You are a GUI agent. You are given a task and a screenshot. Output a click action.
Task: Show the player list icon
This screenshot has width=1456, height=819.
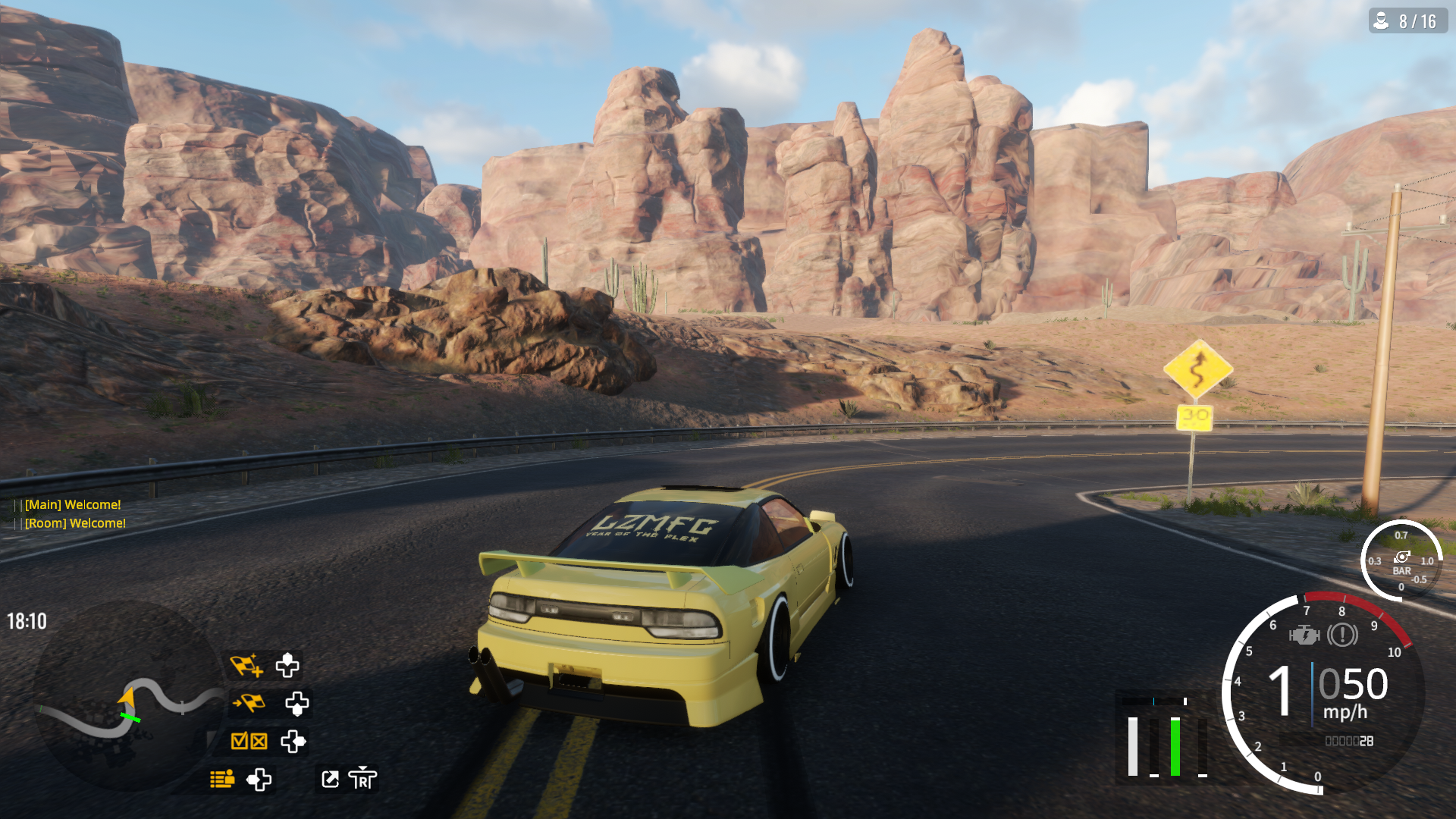(222, 779)
